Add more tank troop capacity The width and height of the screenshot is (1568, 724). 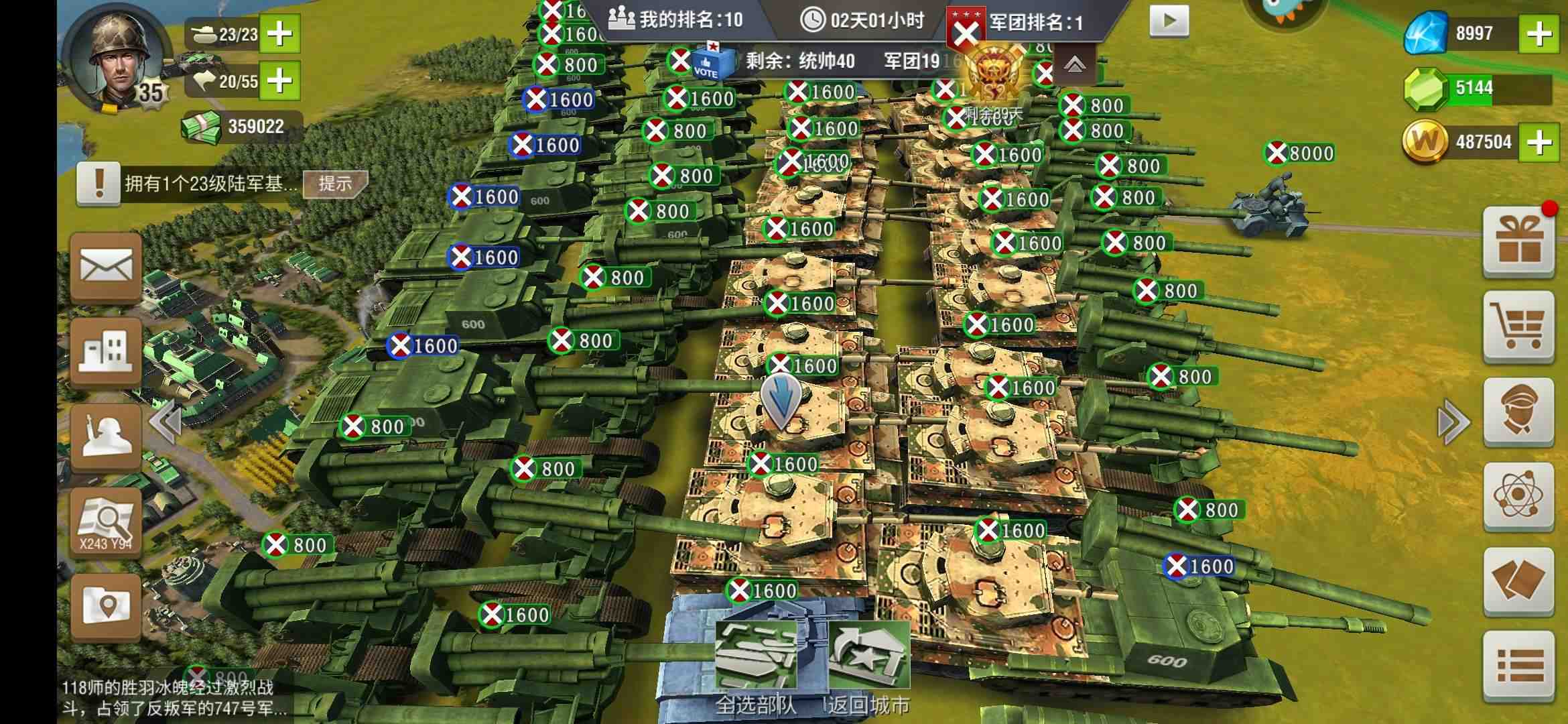point(279,34)
